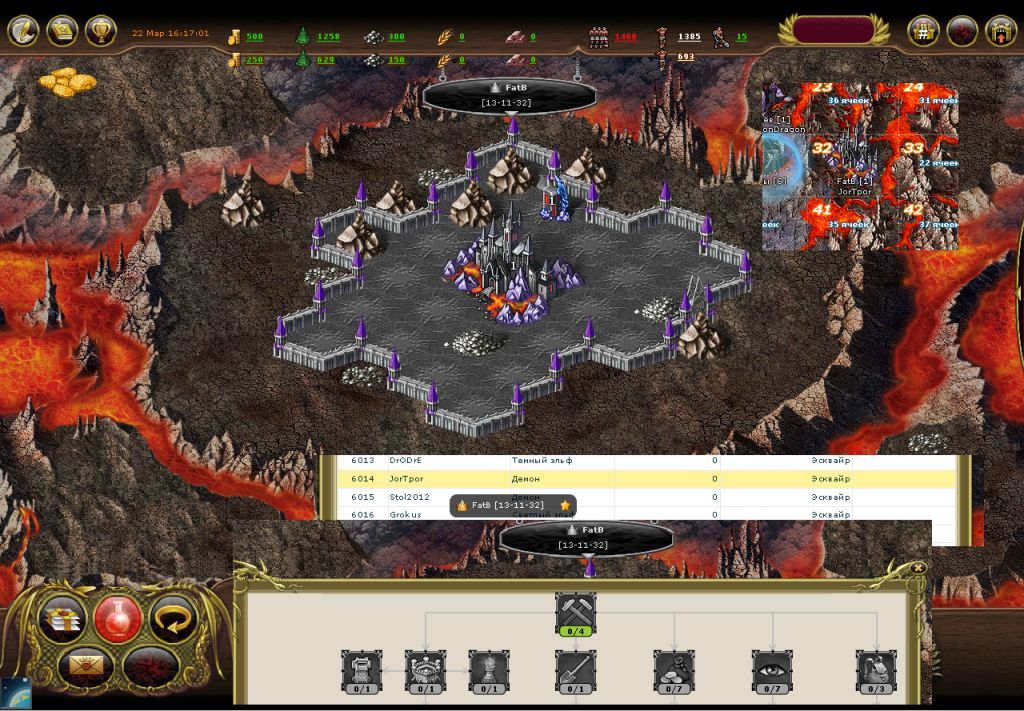Close the skill tree panel
Screen dimensions: 1024x711
pos(918,568)
